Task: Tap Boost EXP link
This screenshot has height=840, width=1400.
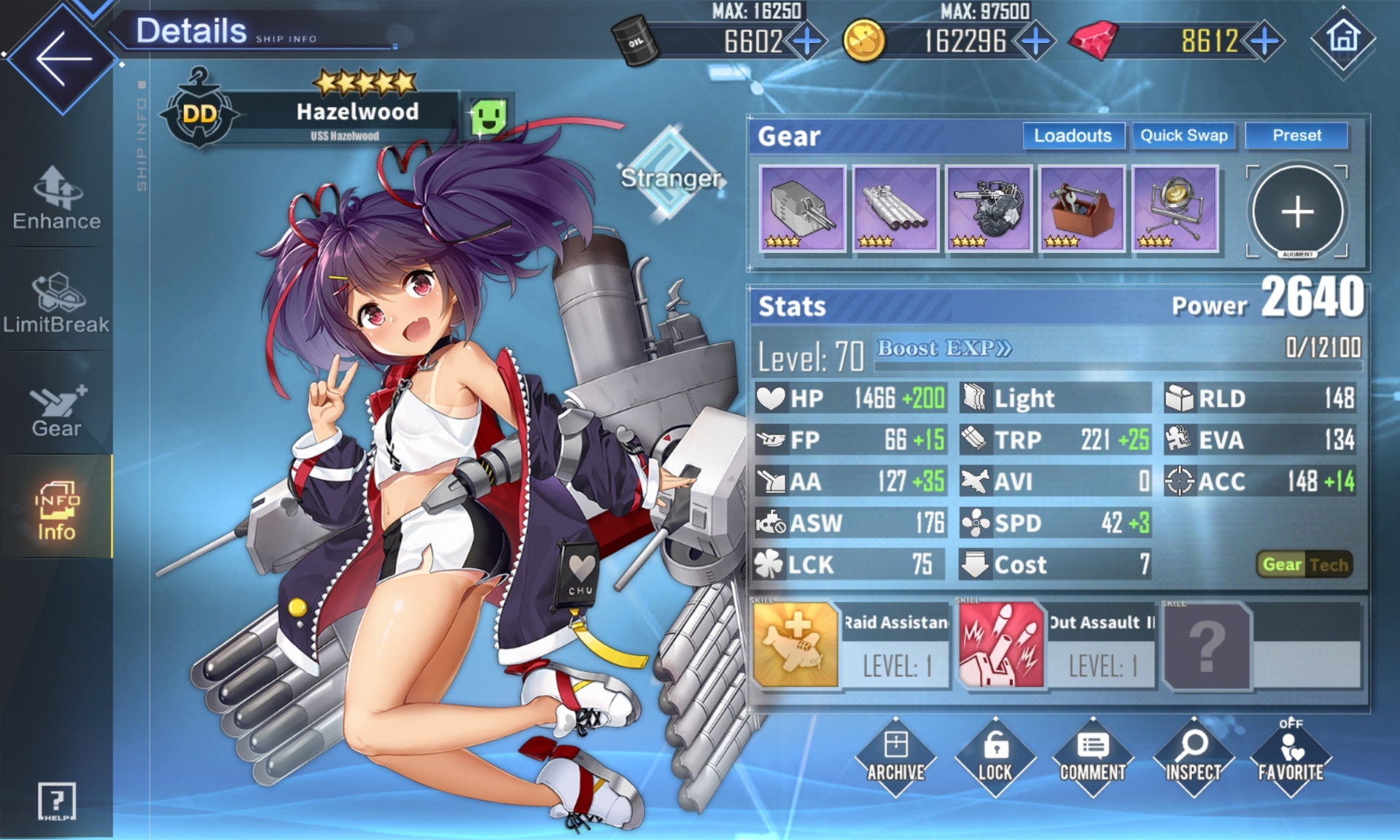Action: tap(944, 348)
